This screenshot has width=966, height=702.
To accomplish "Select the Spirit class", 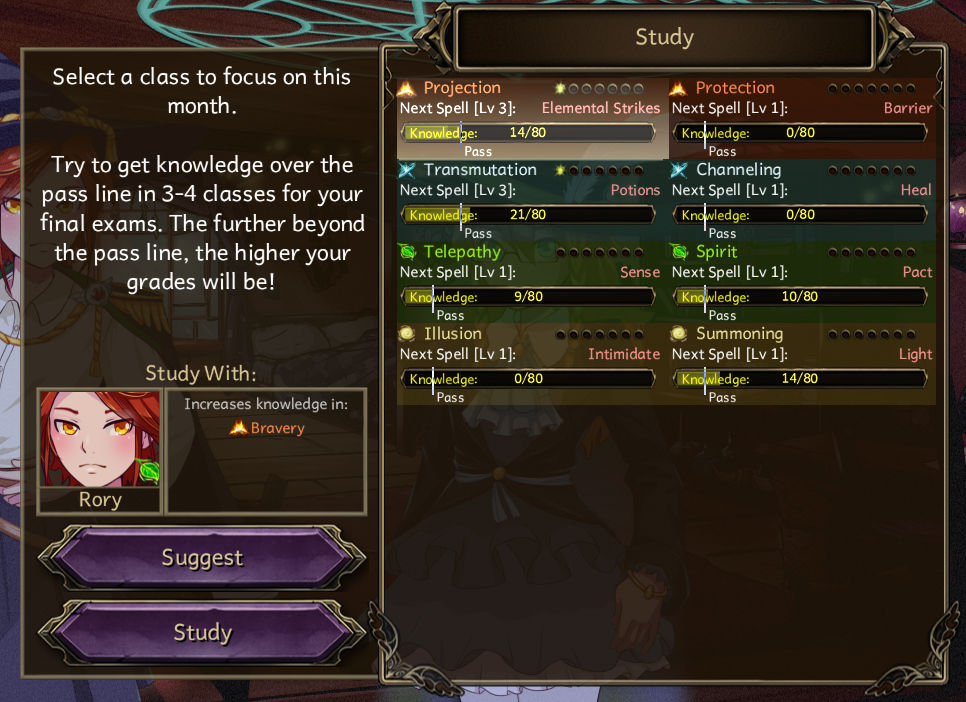I will [x=803, y=282].
